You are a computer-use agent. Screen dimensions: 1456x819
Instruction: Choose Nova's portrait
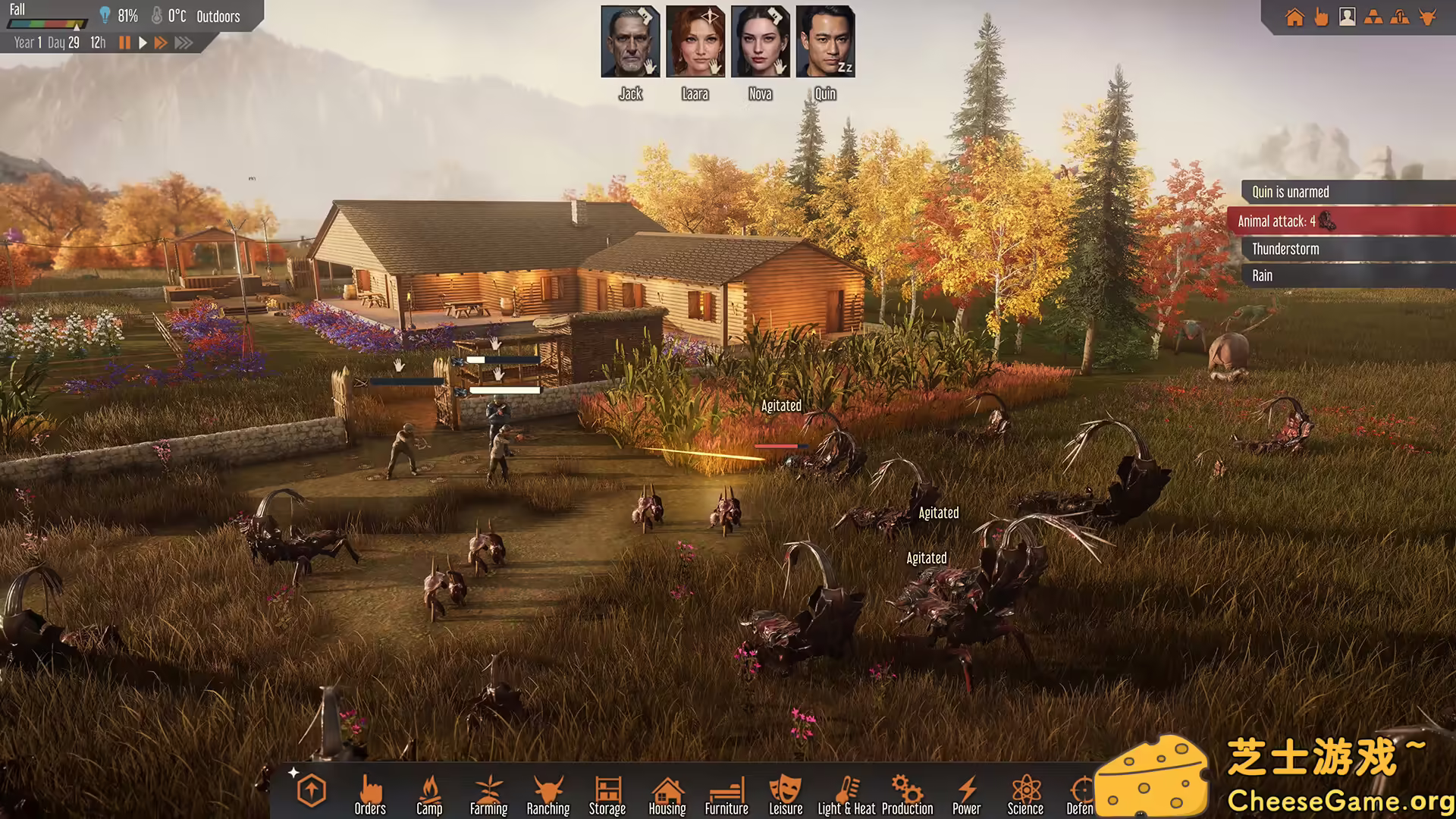tap(761, 42)
